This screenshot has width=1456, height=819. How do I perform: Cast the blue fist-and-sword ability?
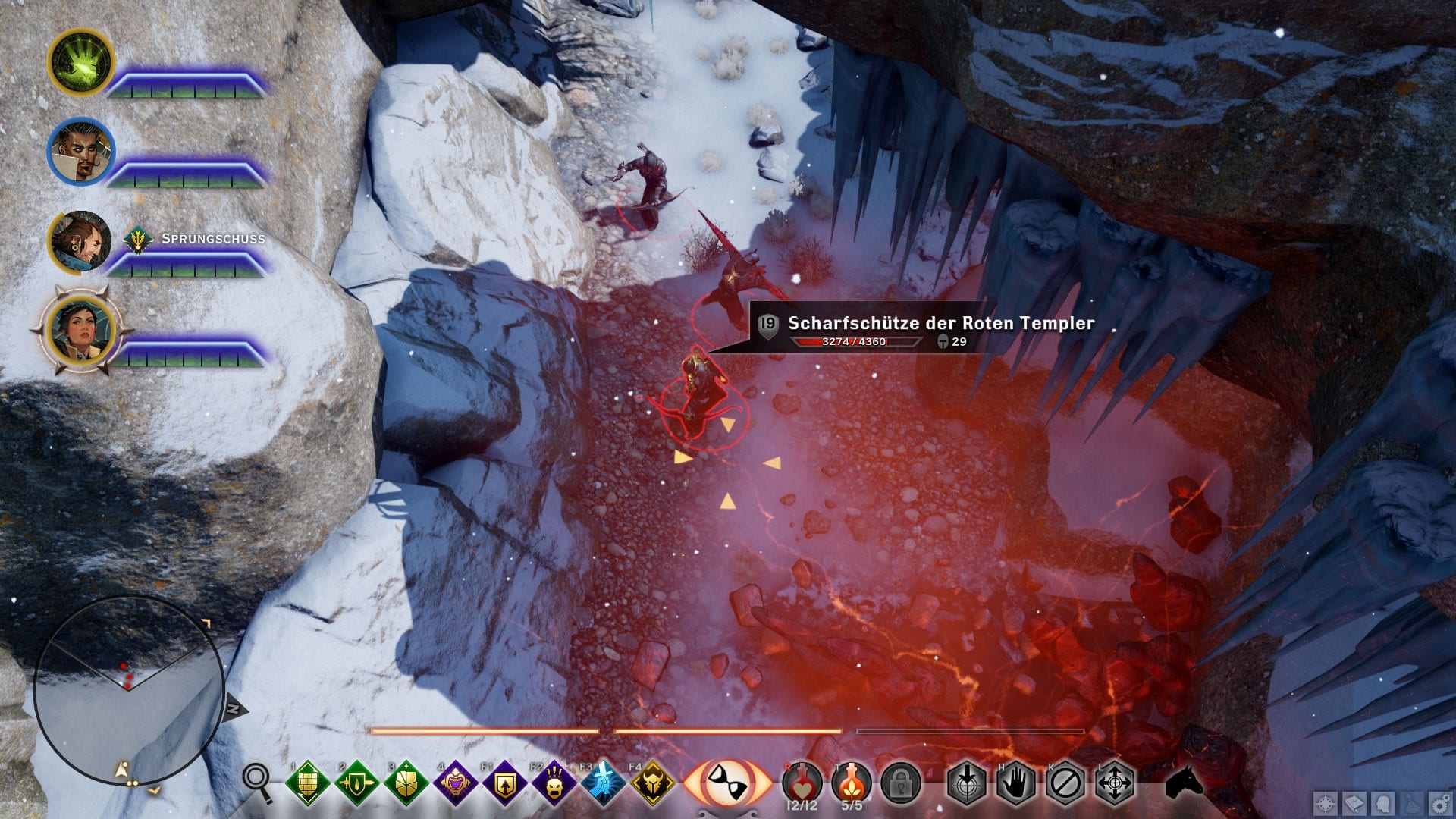click(x=604, y=783)
